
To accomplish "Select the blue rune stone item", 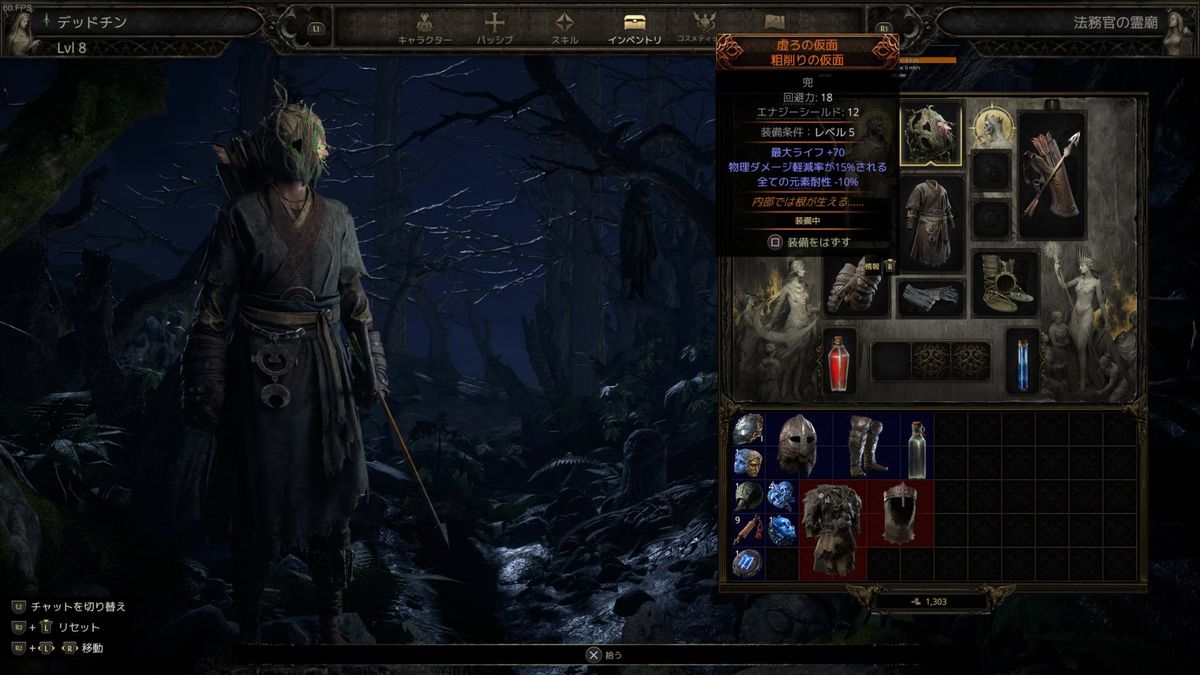I will click(747, 565).
